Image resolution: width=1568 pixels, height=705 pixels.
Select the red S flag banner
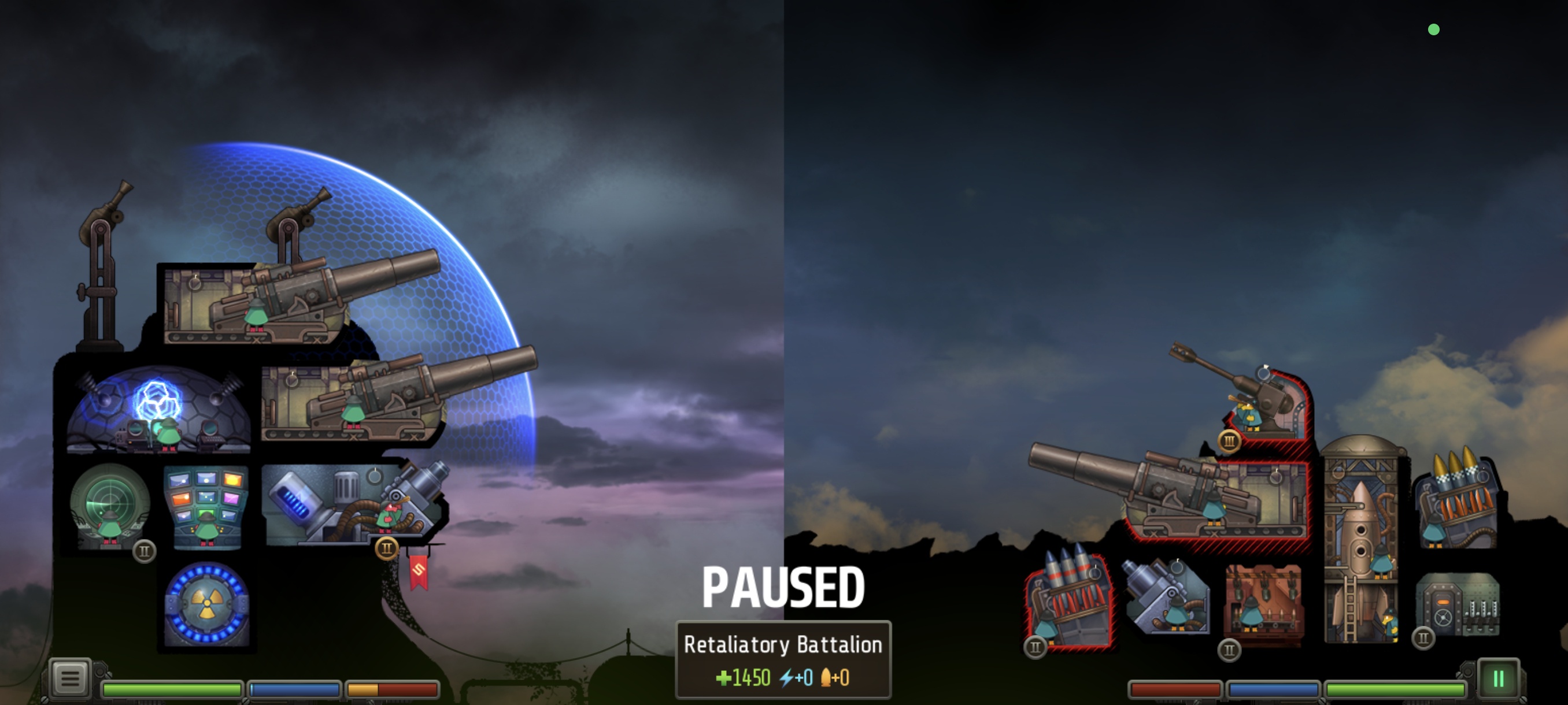tap(419, 572)
